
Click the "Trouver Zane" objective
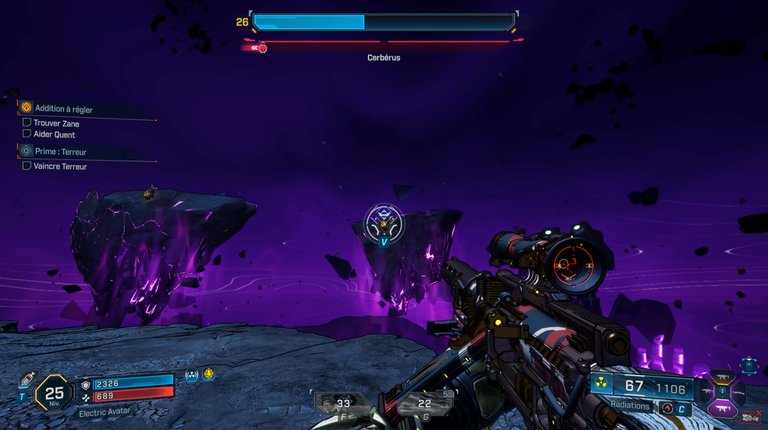click(56, 122)
